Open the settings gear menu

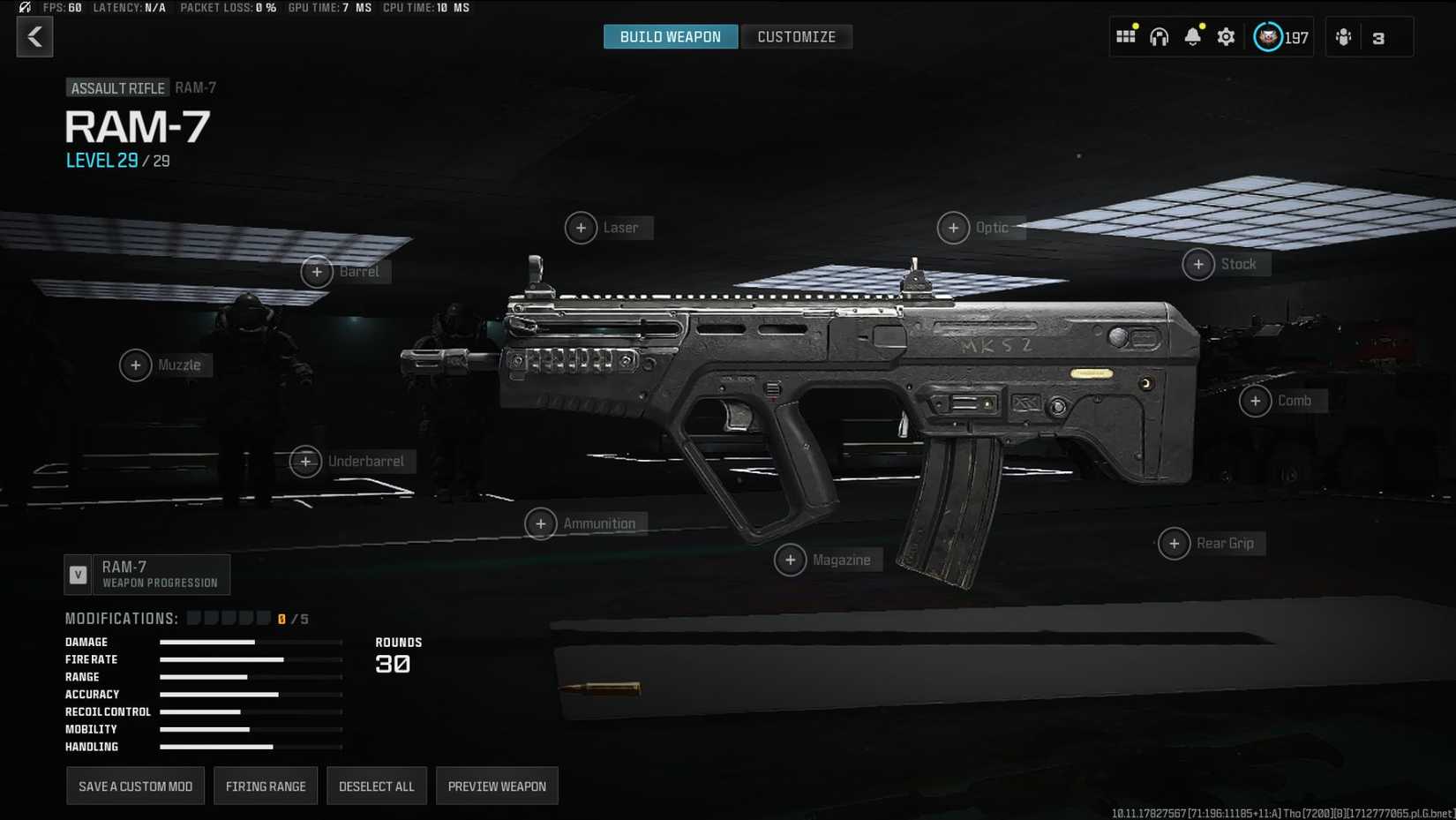click(x=1226, y=36)
